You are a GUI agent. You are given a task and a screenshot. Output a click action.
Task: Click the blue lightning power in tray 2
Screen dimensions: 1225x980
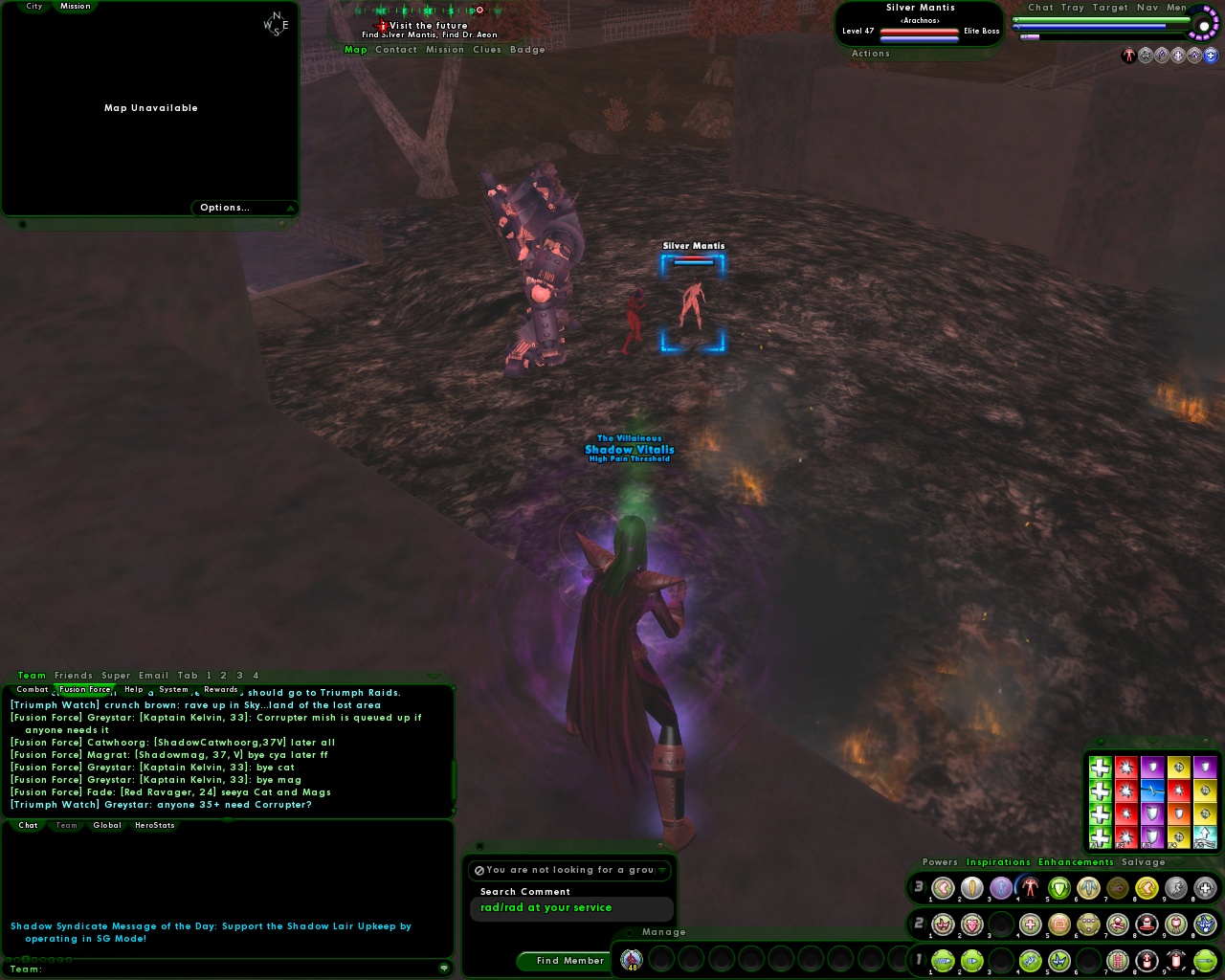click(1205, 925)
